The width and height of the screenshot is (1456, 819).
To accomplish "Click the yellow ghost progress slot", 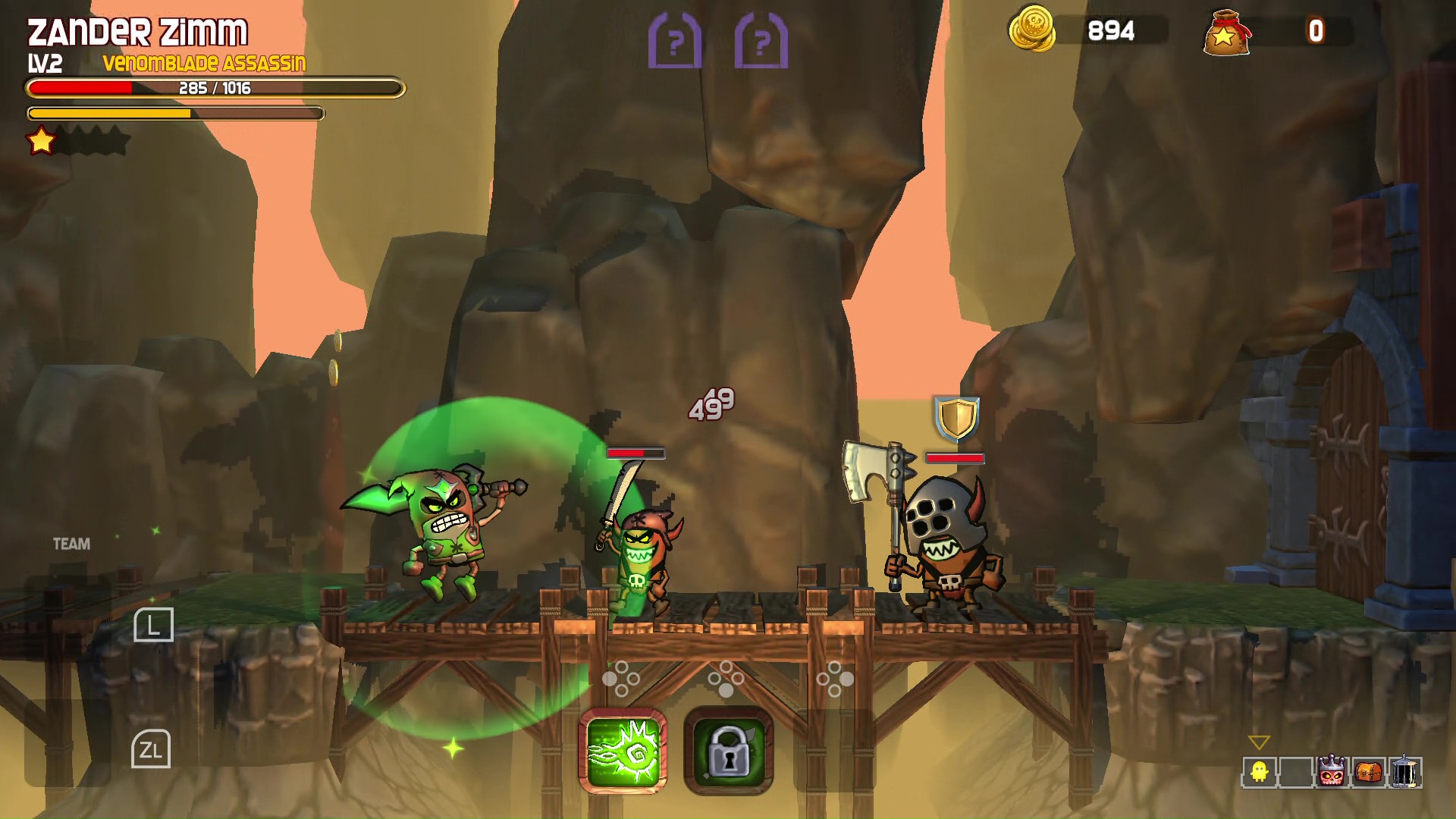I will (x=1260, y=772).
